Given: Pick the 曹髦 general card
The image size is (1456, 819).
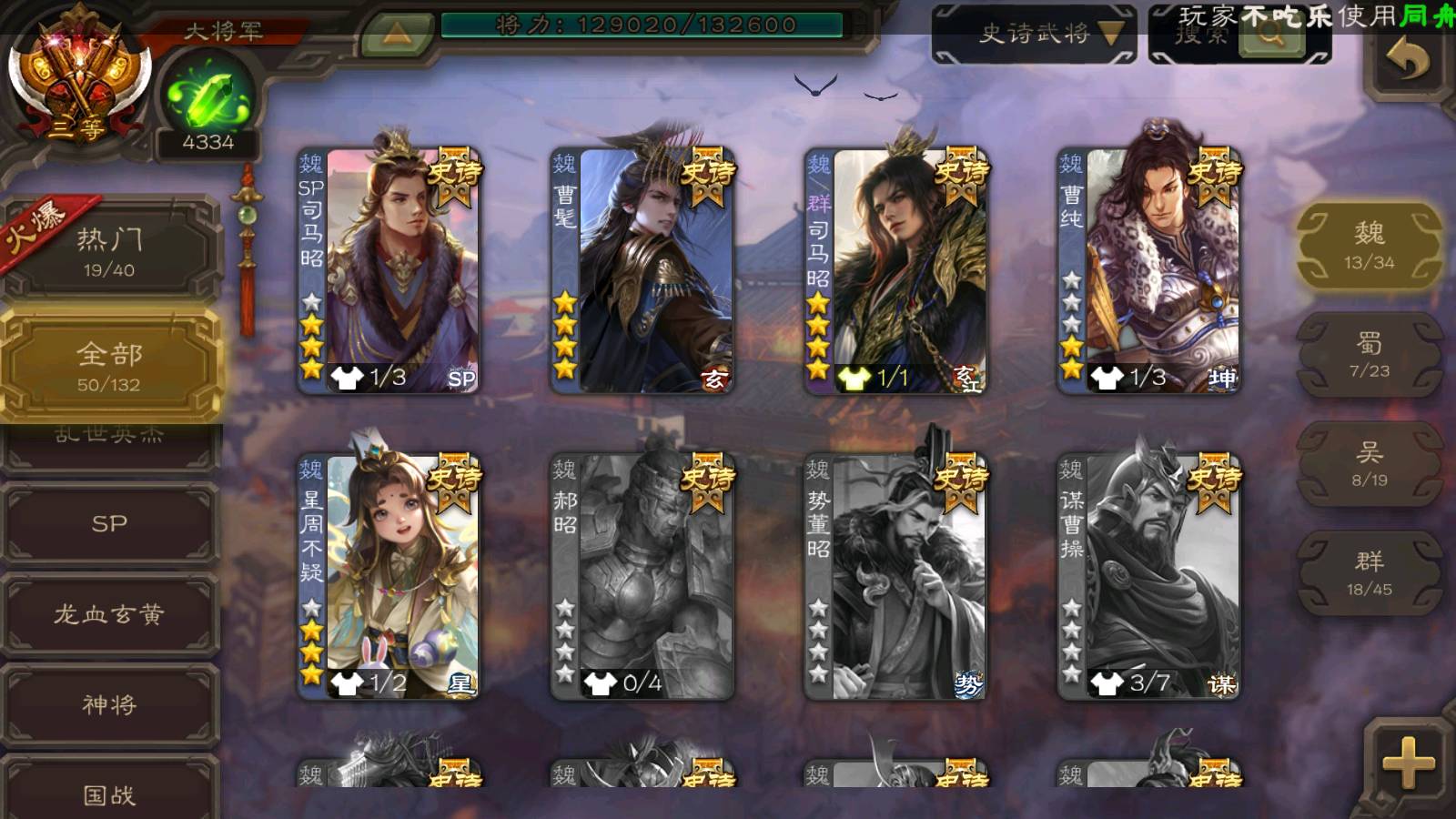Looking at the screenshot, I should click(642, 271).
